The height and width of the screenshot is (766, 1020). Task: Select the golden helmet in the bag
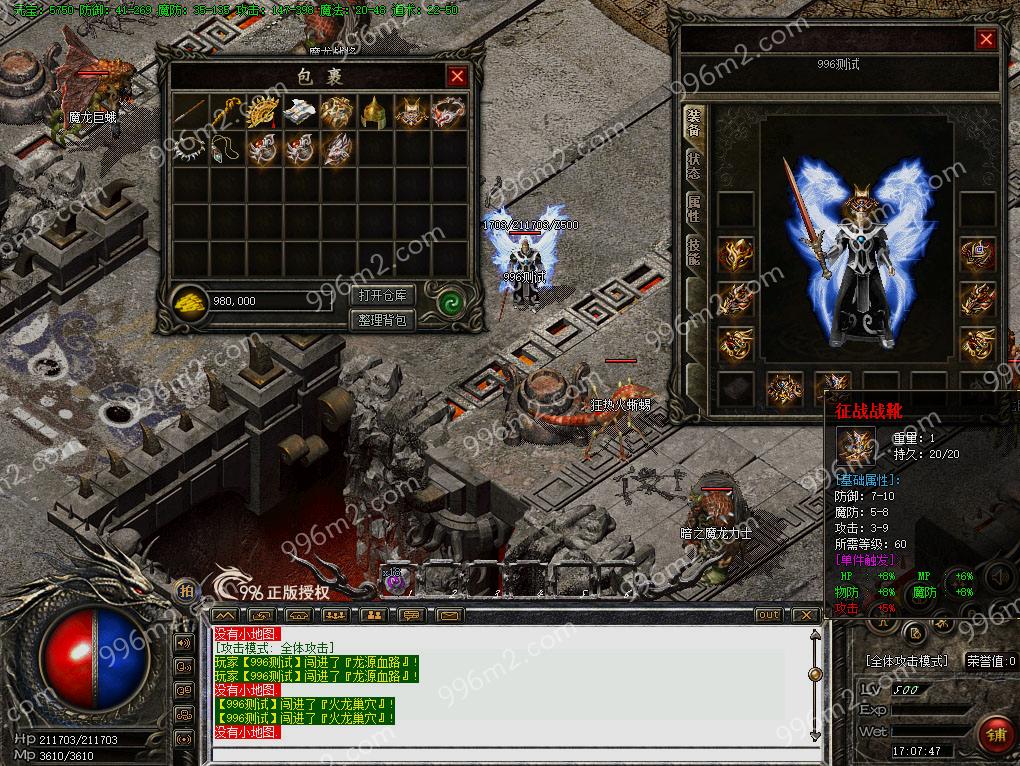(373, 112)
